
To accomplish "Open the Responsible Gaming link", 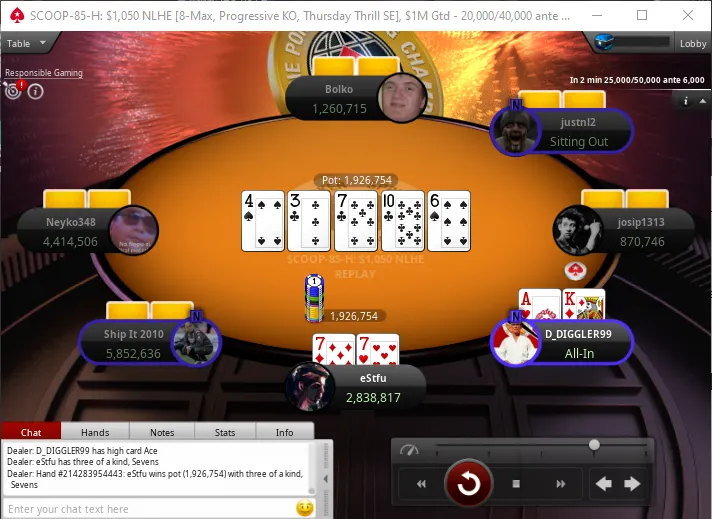I will tap(43, 73).
